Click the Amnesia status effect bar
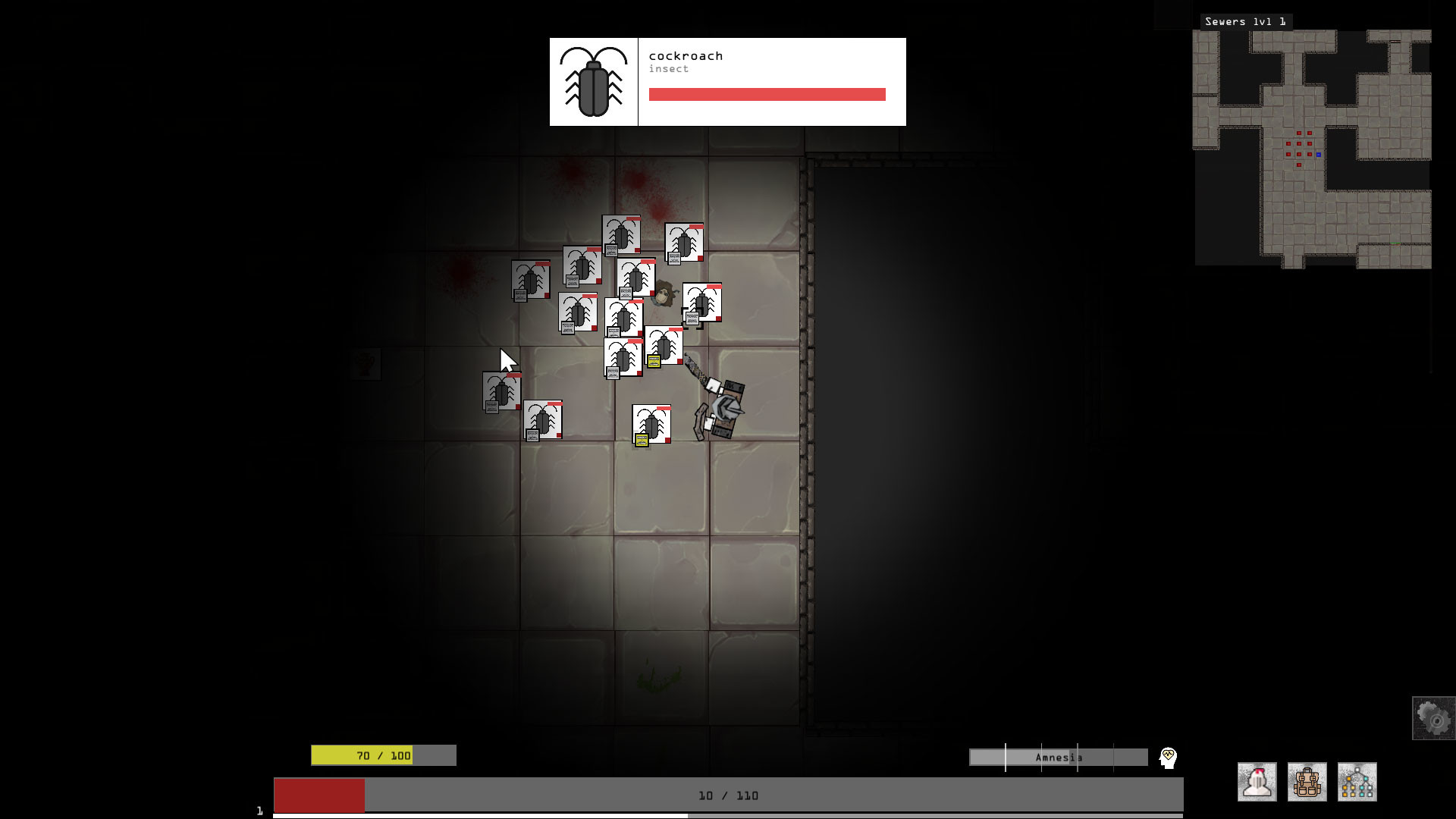Viewport: 1456px width, 819px height. click(1058, 757)
